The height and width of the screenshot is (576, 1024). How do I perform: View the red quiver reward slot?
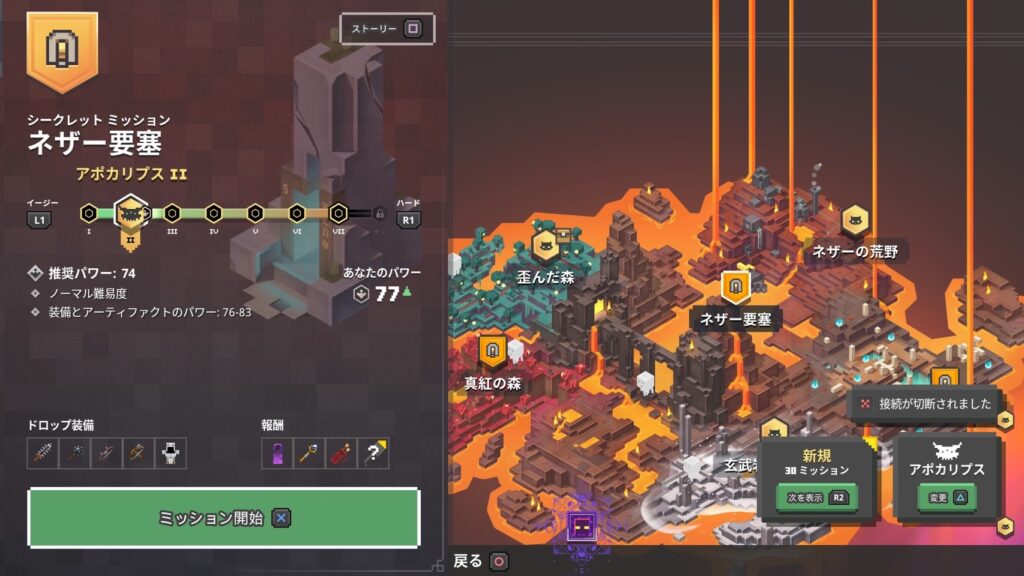pyautogui.click(x=341, y=453)
